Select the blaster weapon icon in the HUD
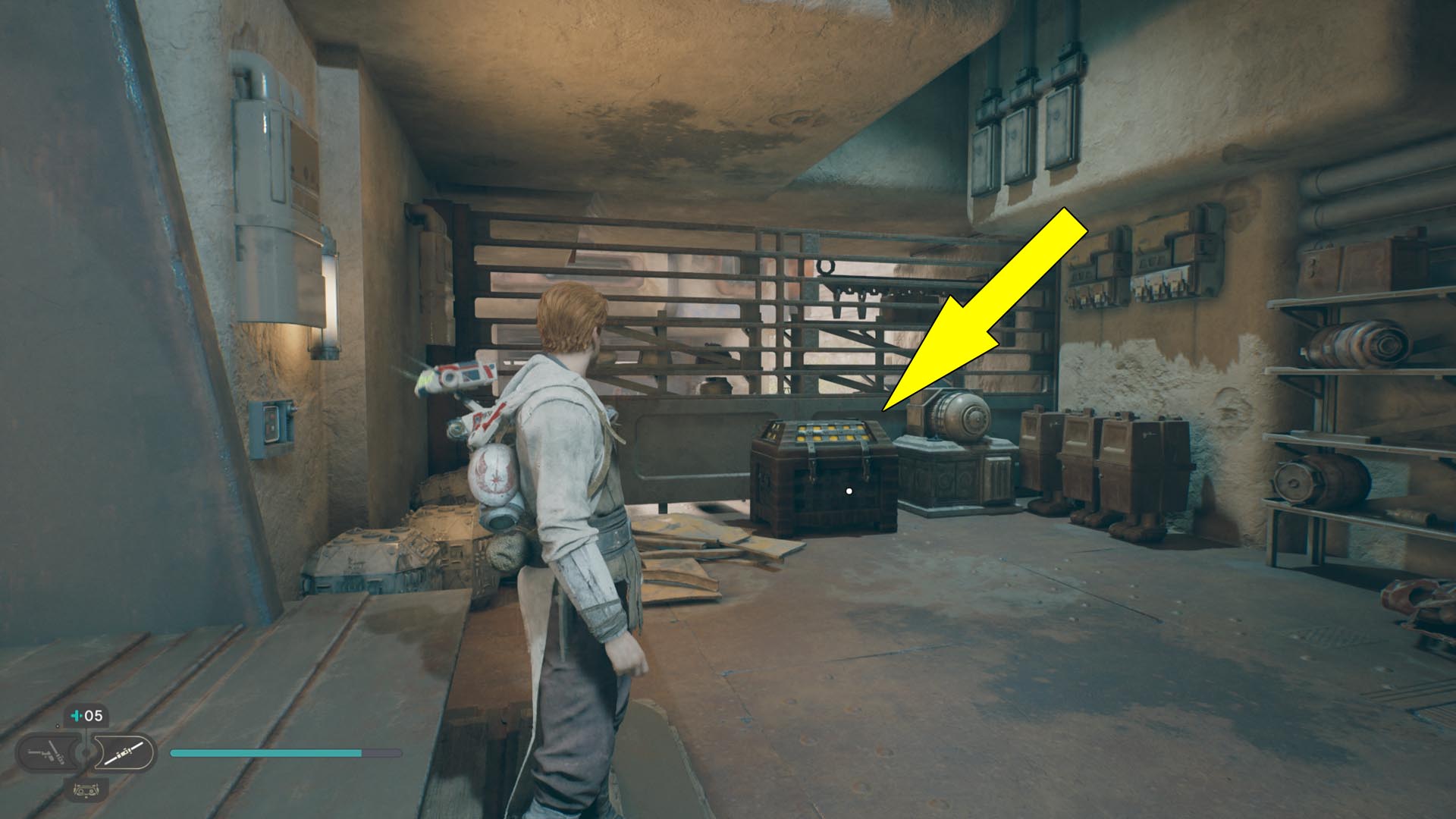The image size is (1456, 819). (45, 752)
